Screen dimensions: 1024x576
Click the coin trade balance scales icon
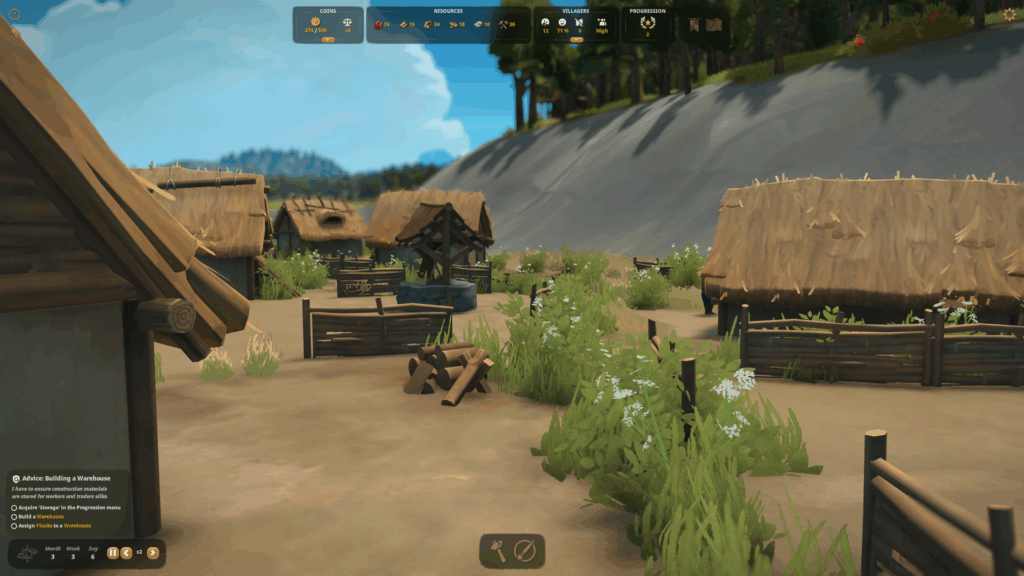click(x=346, y=22)
